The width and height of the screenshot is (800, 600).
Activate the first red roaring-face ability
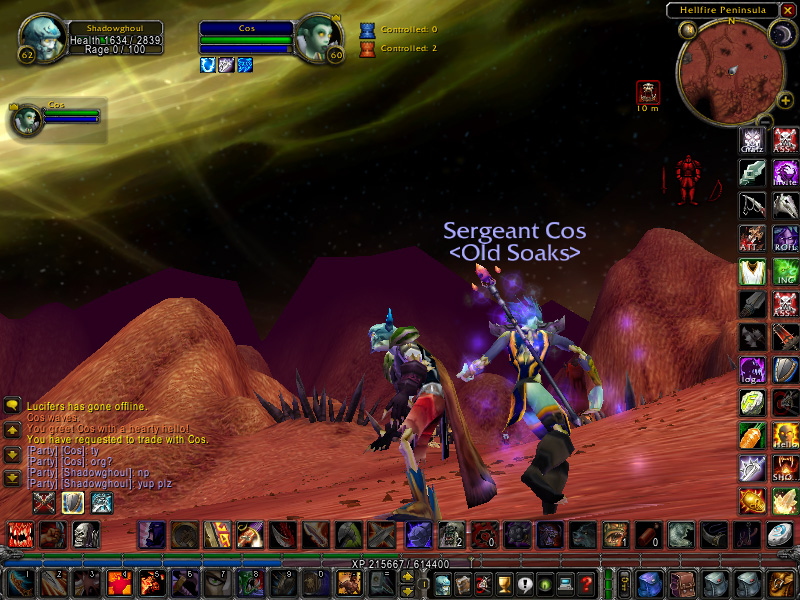[x=21, y=535]
